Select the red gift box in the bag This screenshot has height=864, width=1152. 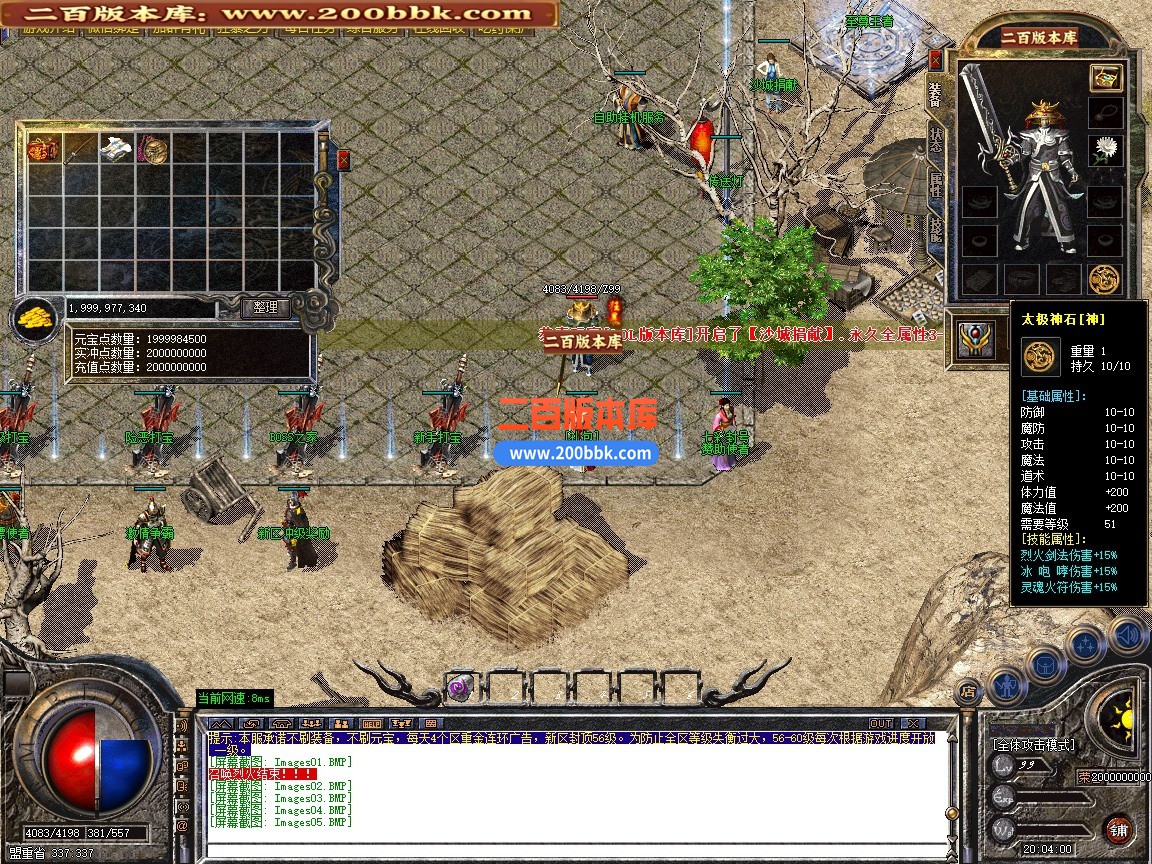click(43, 150)
